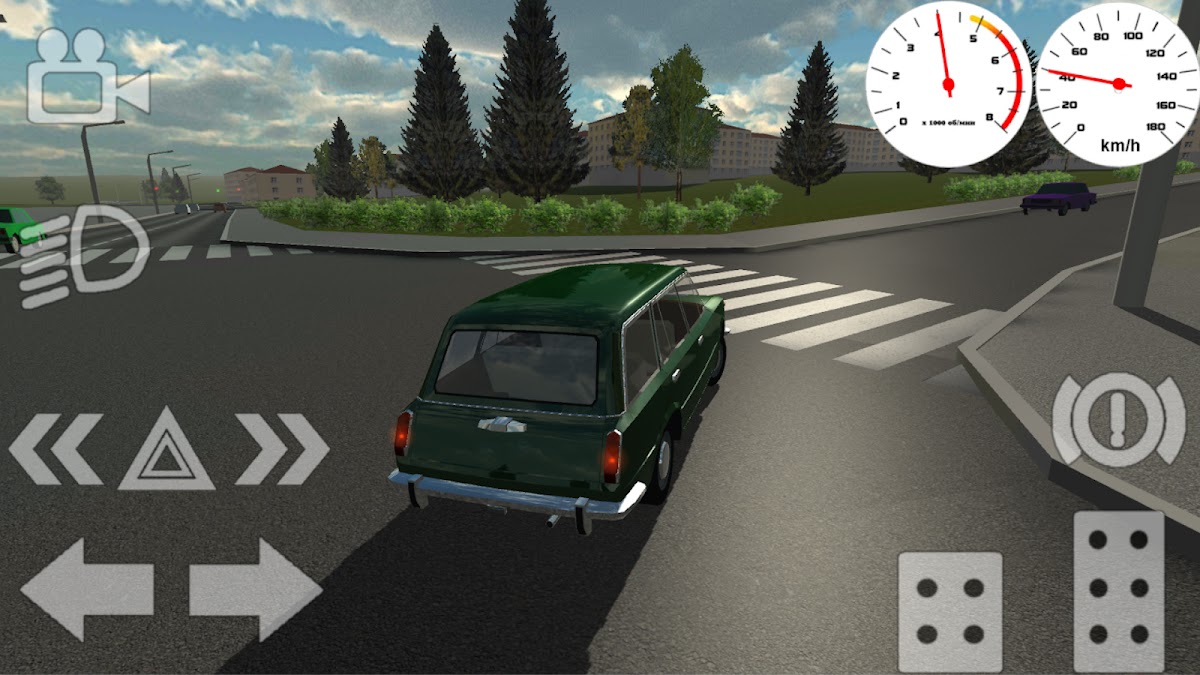
Task: Toggle the headlights icon
Action: 84,256
